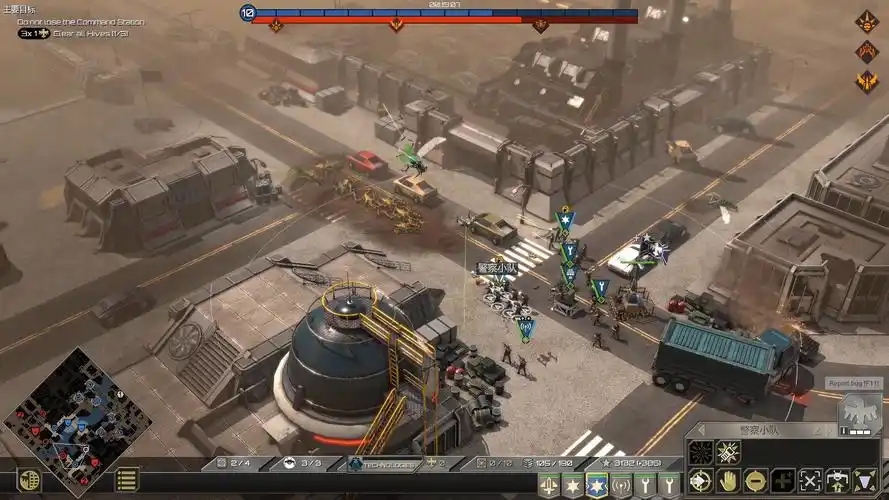Open the globe button beside the minimap

(x=30, y=480)
